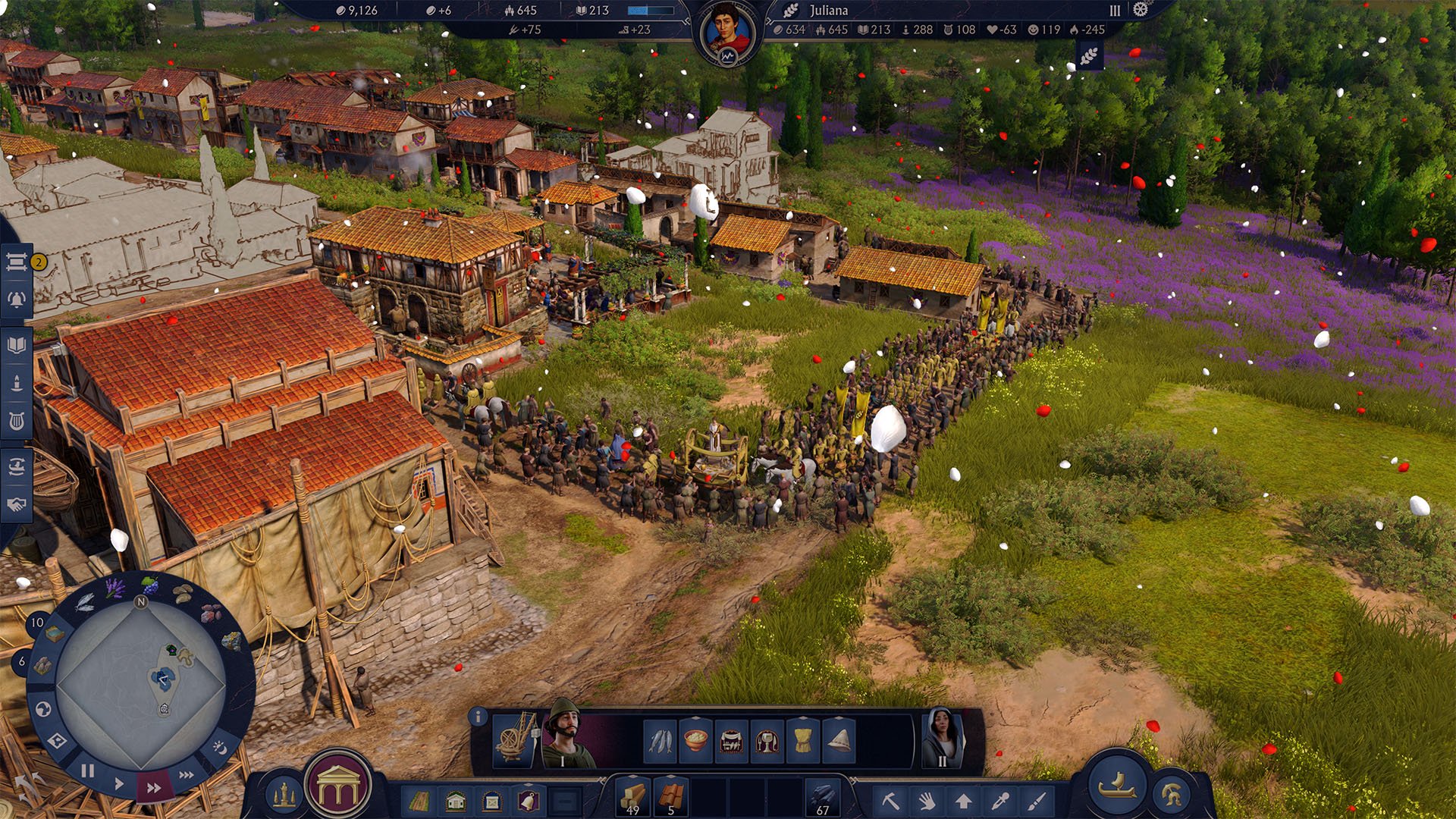Click the governor portrait at top center

[726, 29]
